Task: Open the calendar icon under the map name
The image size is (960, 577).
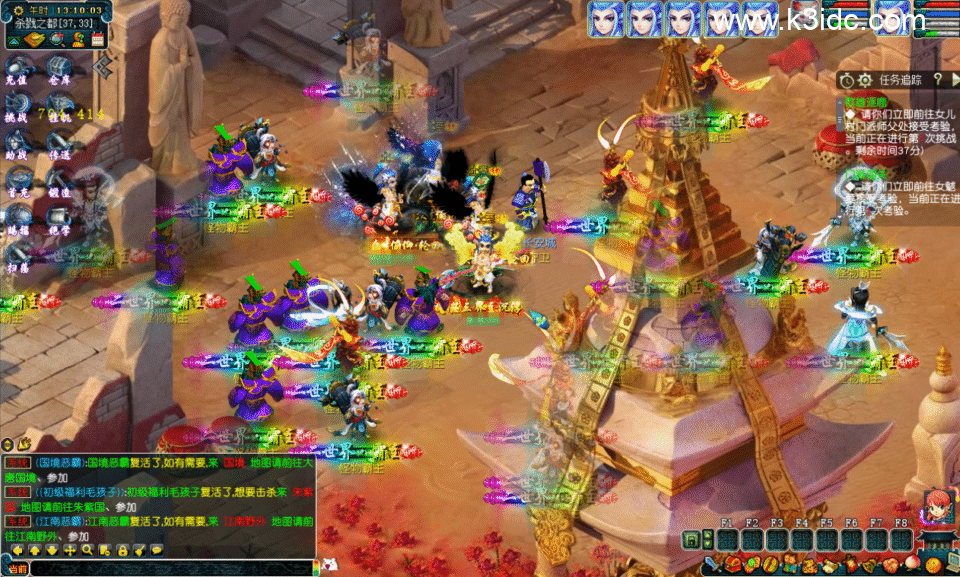Action: (98, 39)
